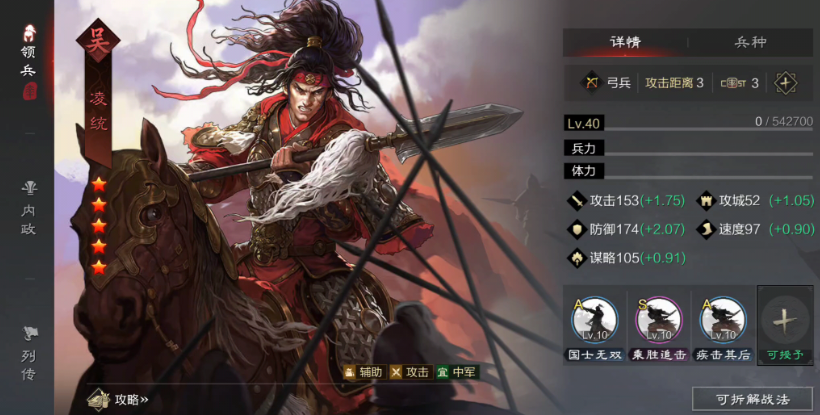Open the 可拆解战法 button

coord(752,398)
